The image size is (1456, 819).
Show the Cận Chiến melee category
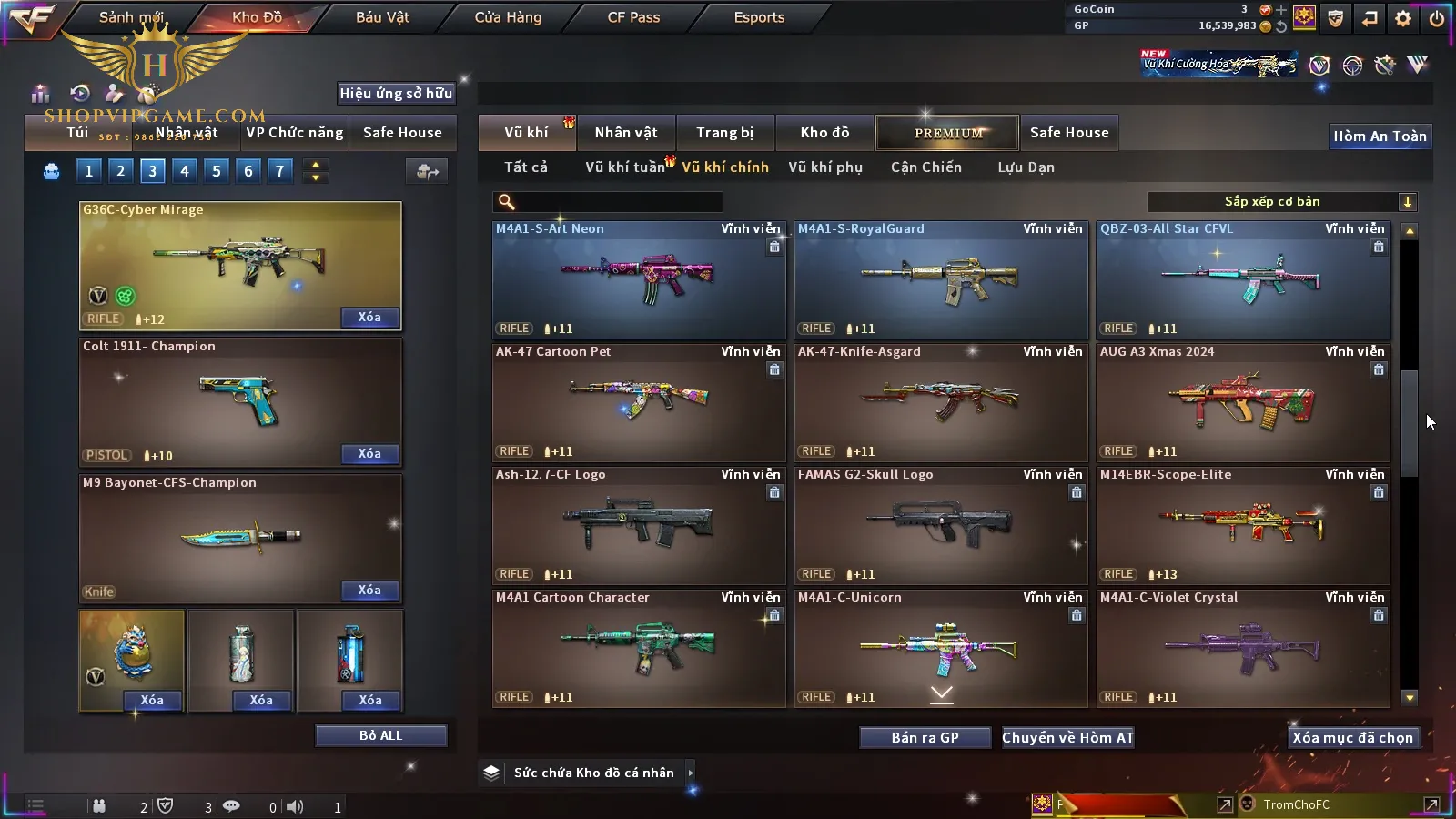click(x=925, y=167)
